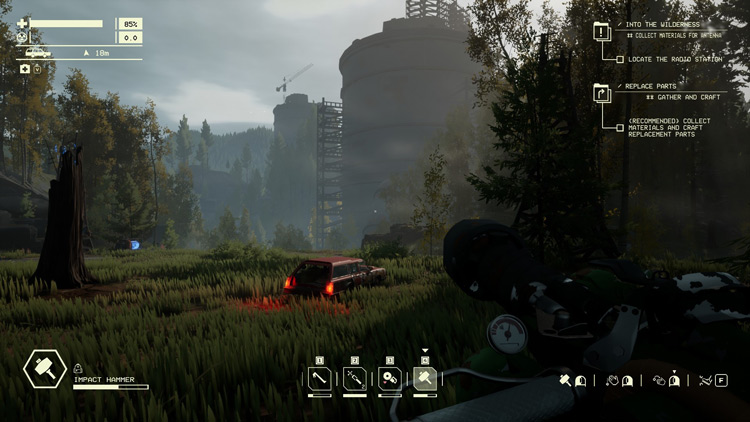The width and height of the screenshot is (750, 422).
Task: Open the Into the Wilderness quest tracker
Action: (602, 32)
